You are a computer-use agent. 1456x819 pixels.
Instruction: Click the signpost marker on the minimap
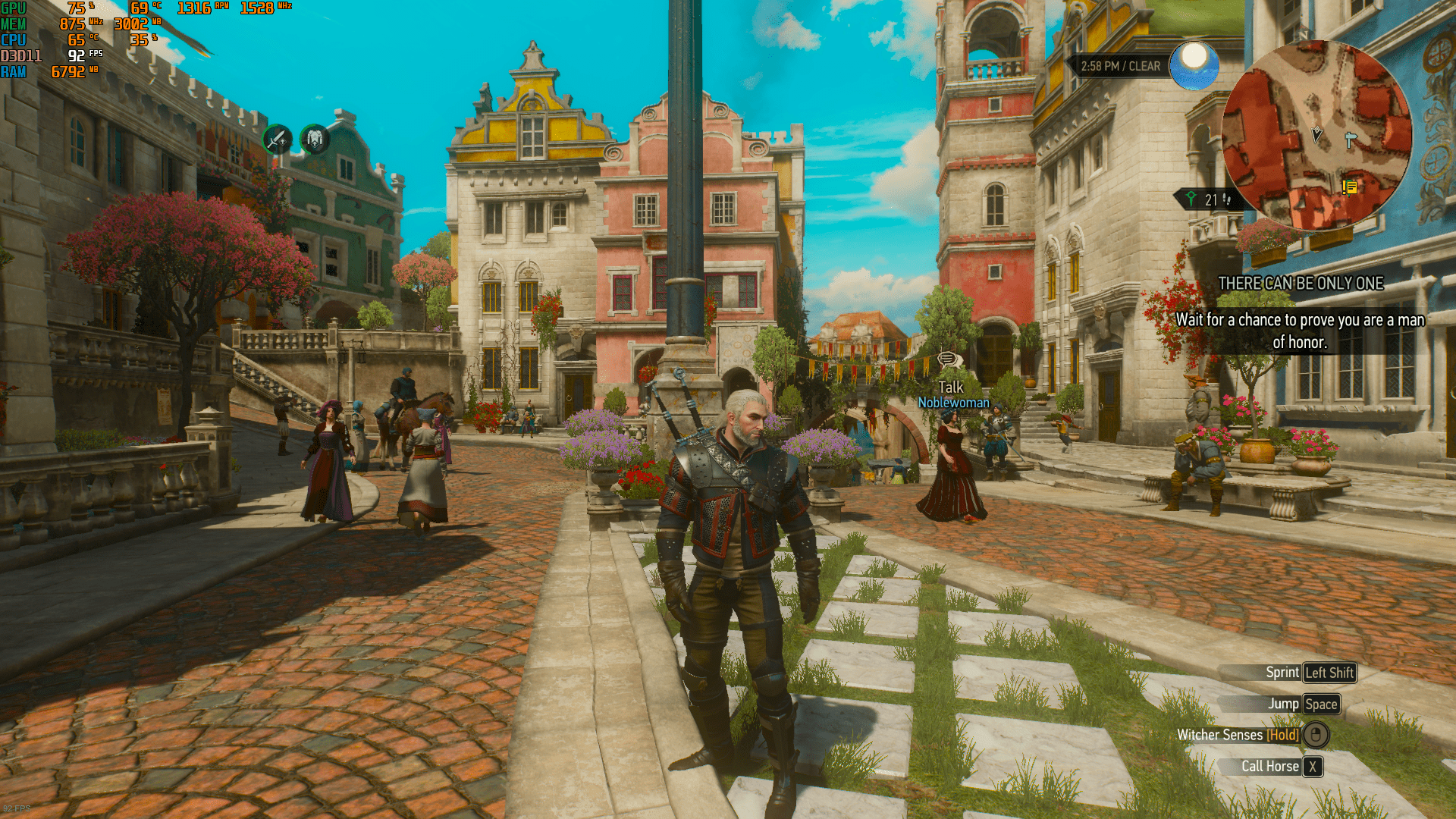click(1350, 140)
